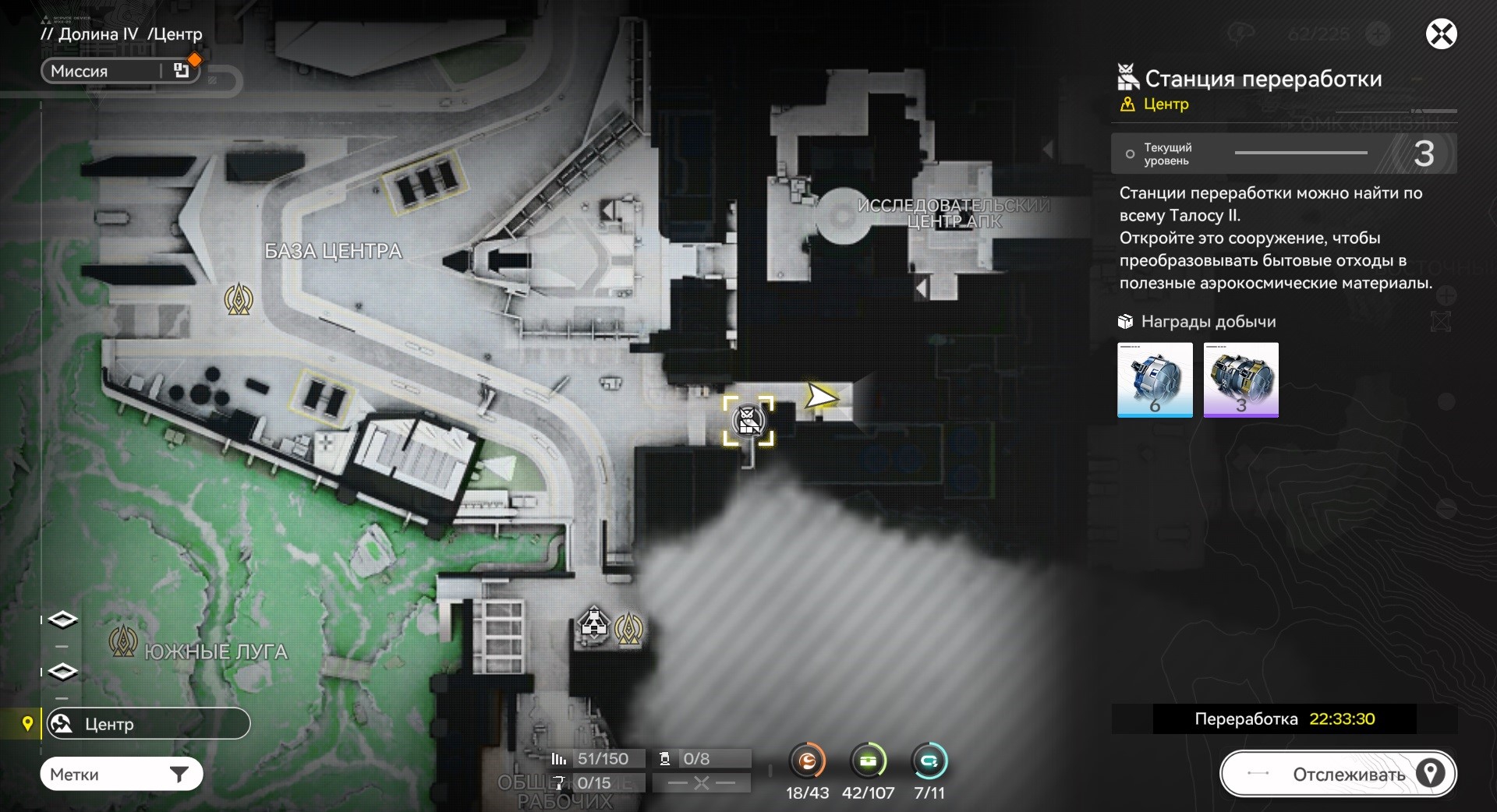
Task: Close the map with the X button
Action: 1441,34
